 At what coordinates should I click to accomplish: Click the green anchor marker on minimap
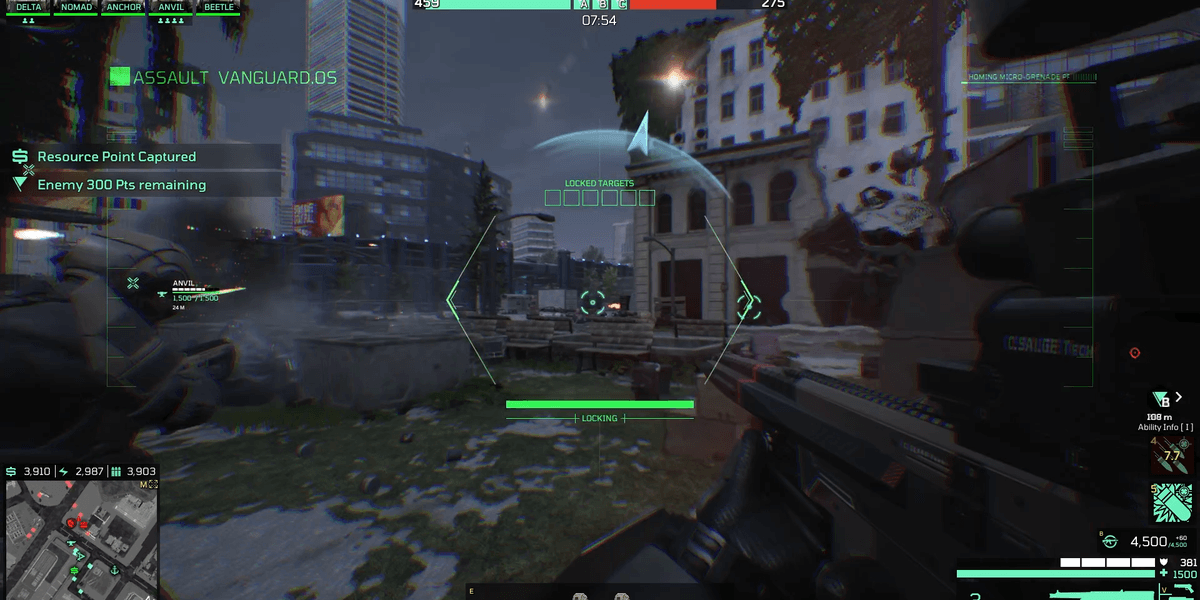point(116,571)
